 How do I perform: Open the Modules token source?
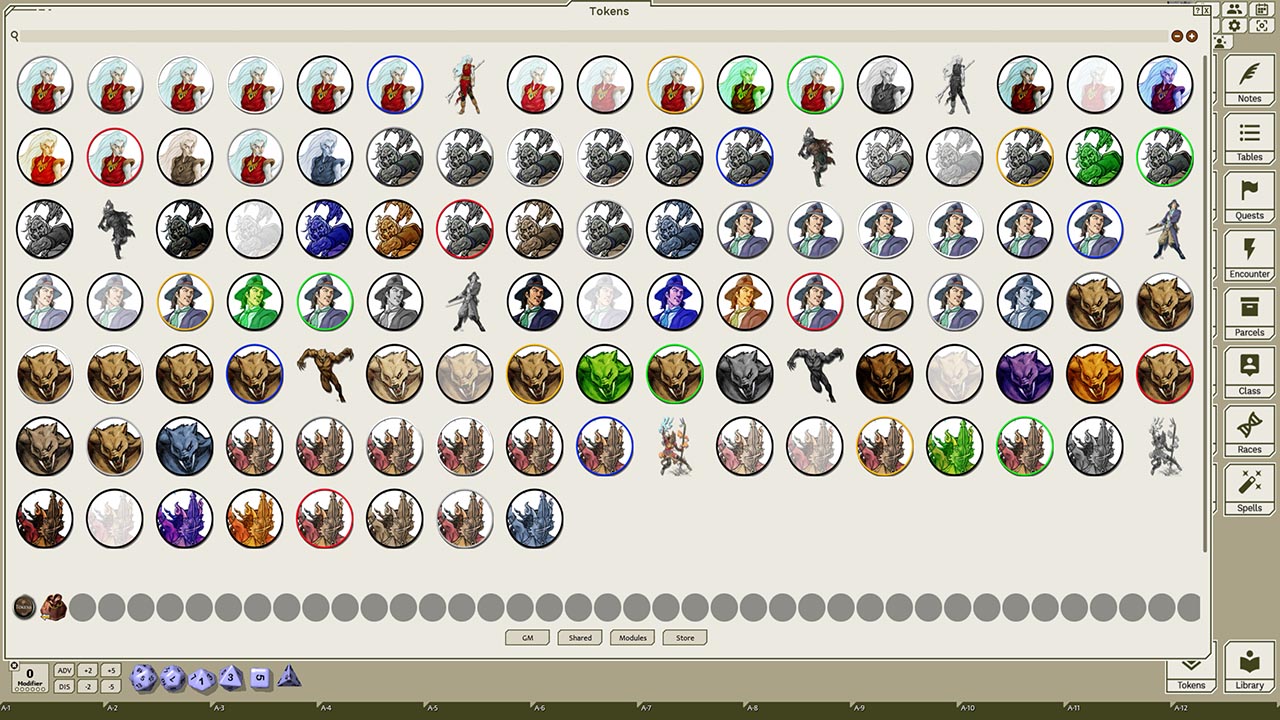[631, 637]
